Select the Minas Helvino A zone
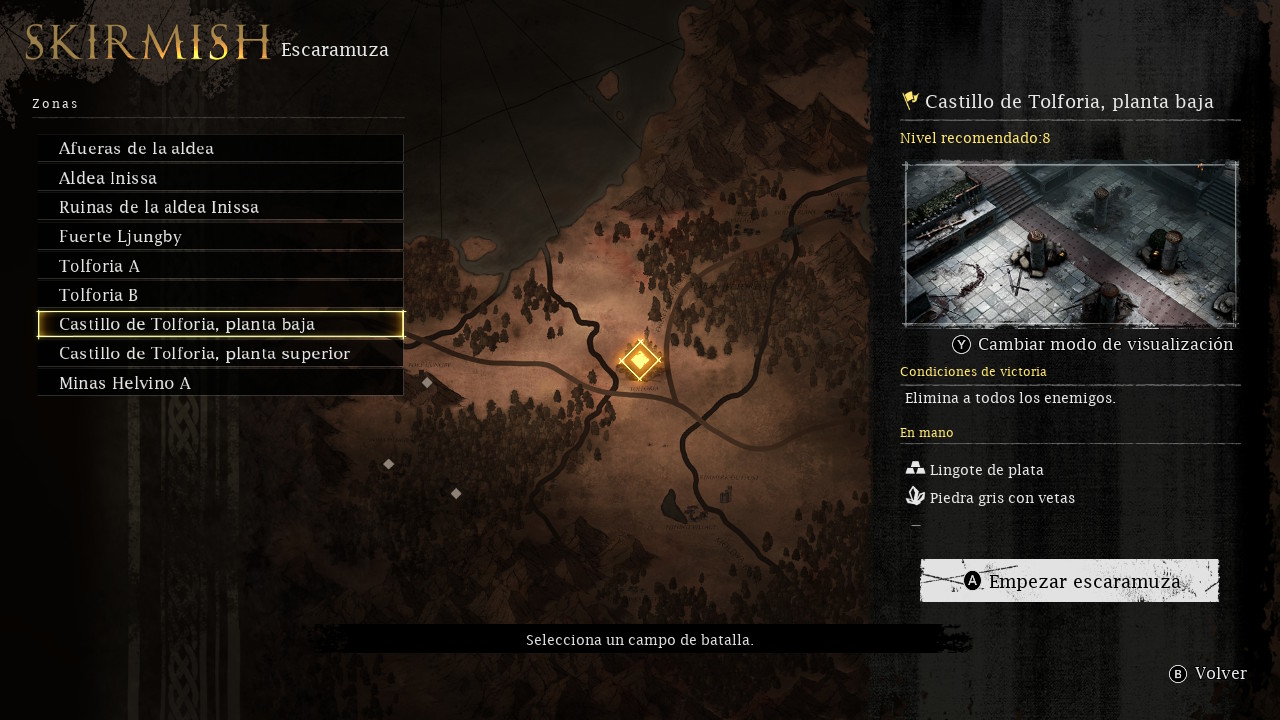Image resolution: width=1280 pixels, height=720 pixels. coord(220,383)
